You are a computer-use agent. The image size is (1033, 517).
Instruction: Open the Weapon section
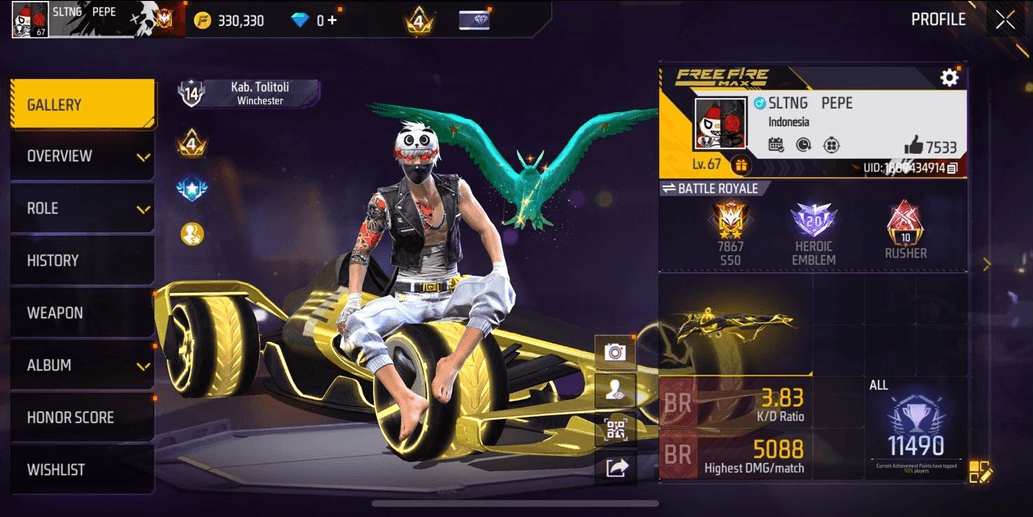82,313
